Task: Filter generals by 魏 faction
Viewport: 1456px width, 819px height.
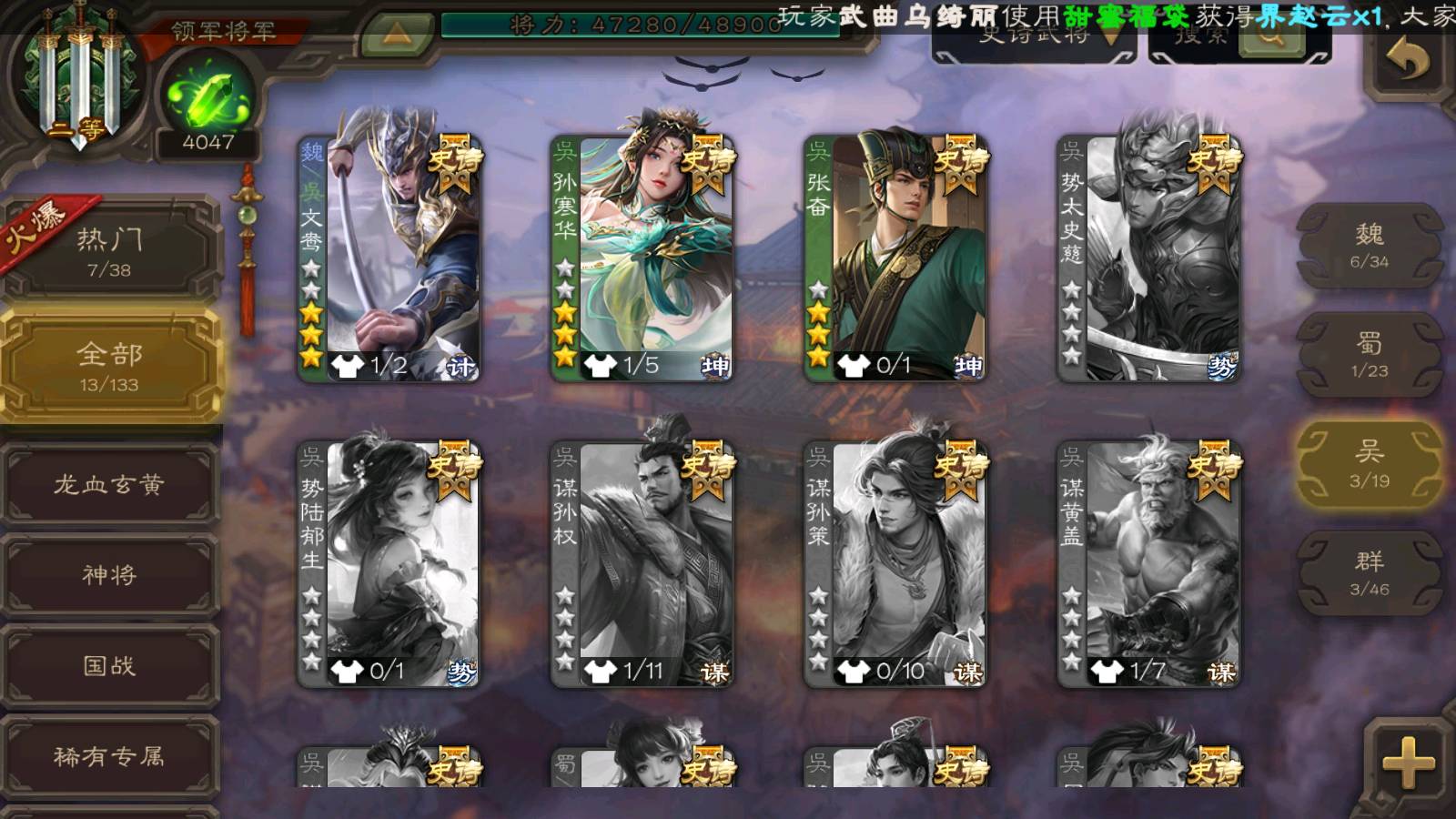Action: click(1369, 246)
